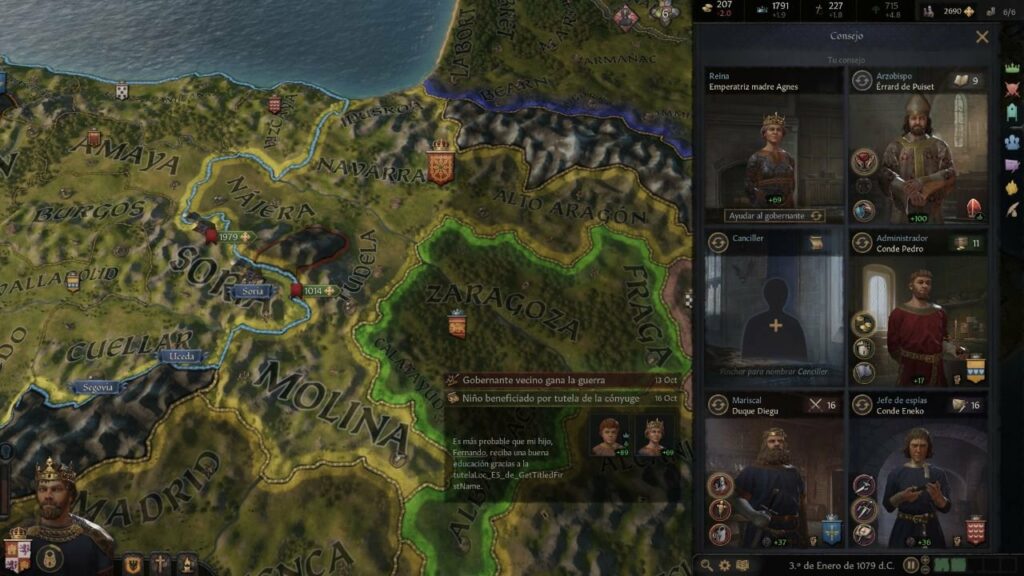The width and height of the screenshot is (1024, 576).
Task: Open the crossed-swords military tab in sidebar
Action: [x=1011, y=89]
